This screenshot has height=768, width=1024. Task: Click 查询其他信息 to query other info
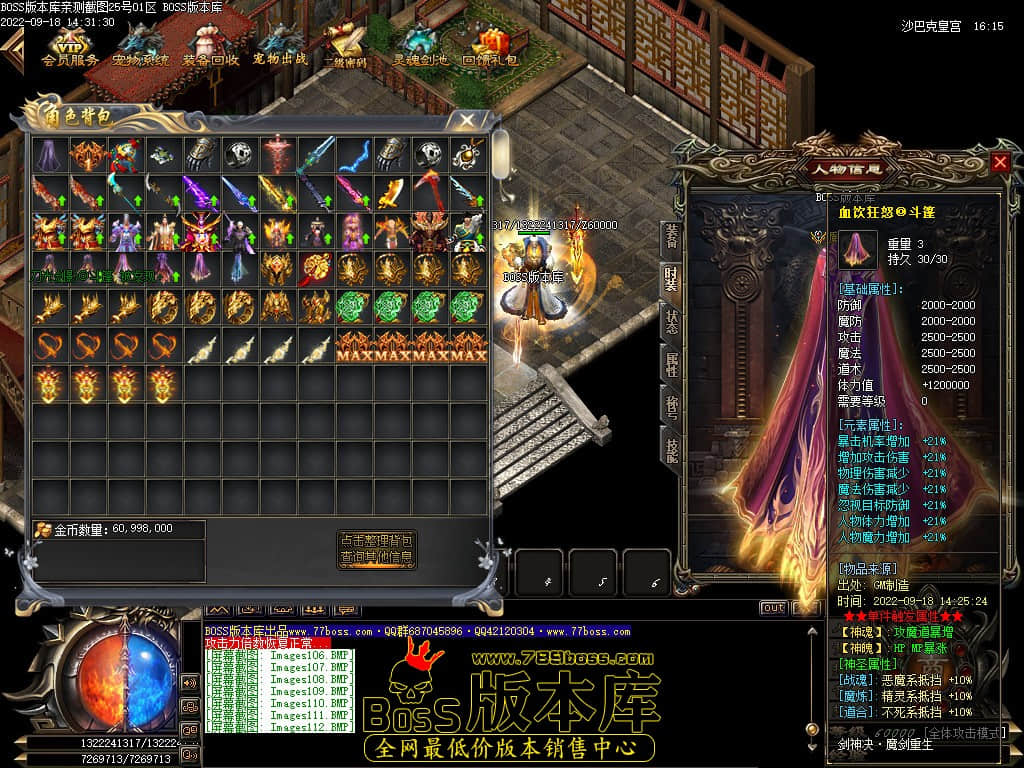point(376,557)
